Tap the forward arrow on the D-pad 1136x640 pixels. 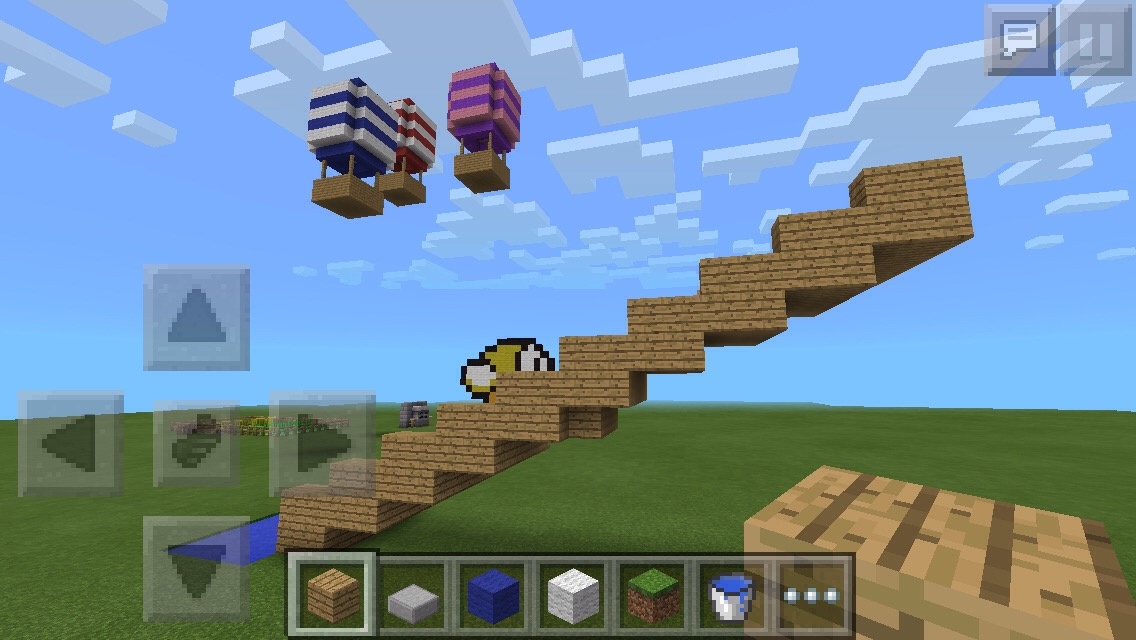(196, 318)
